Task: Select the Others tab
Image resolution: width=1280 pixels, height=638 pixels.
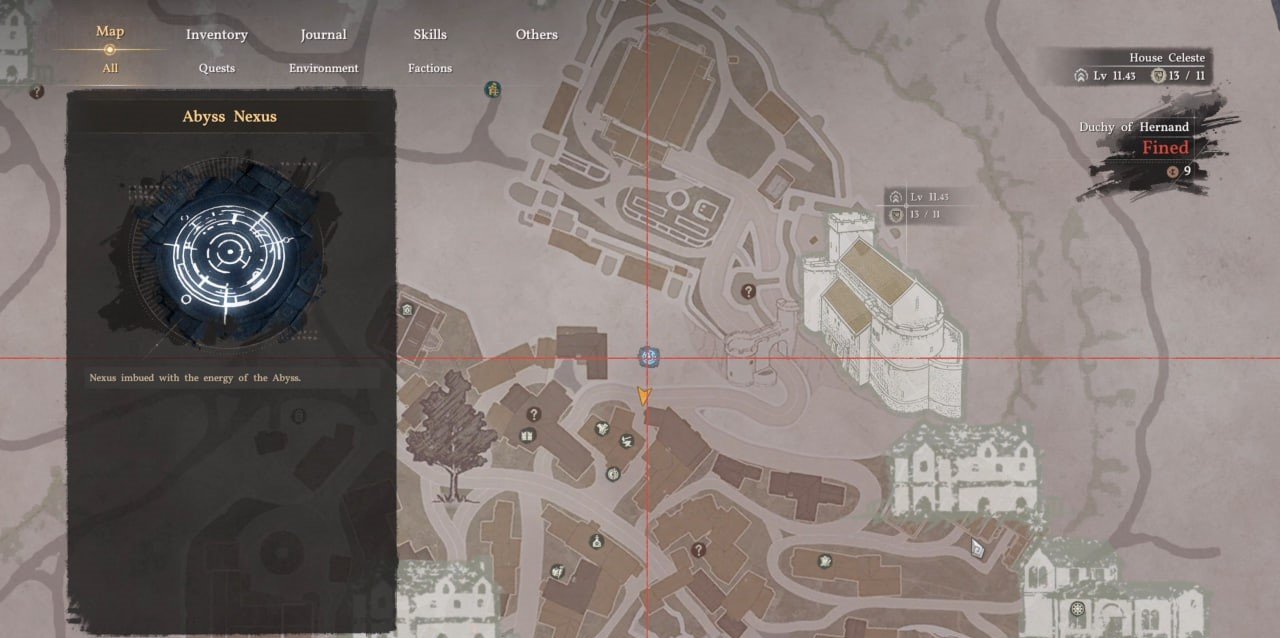Action: point(536,35)
